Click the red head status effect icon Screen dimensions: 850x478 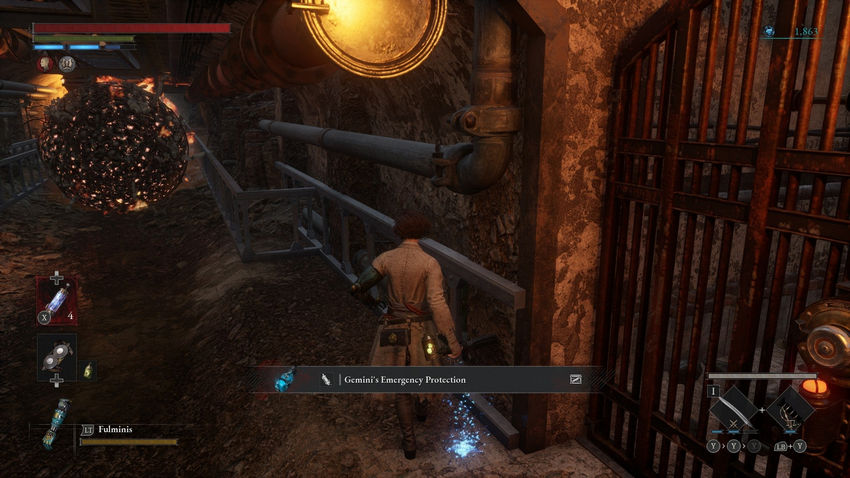[46, 63]
